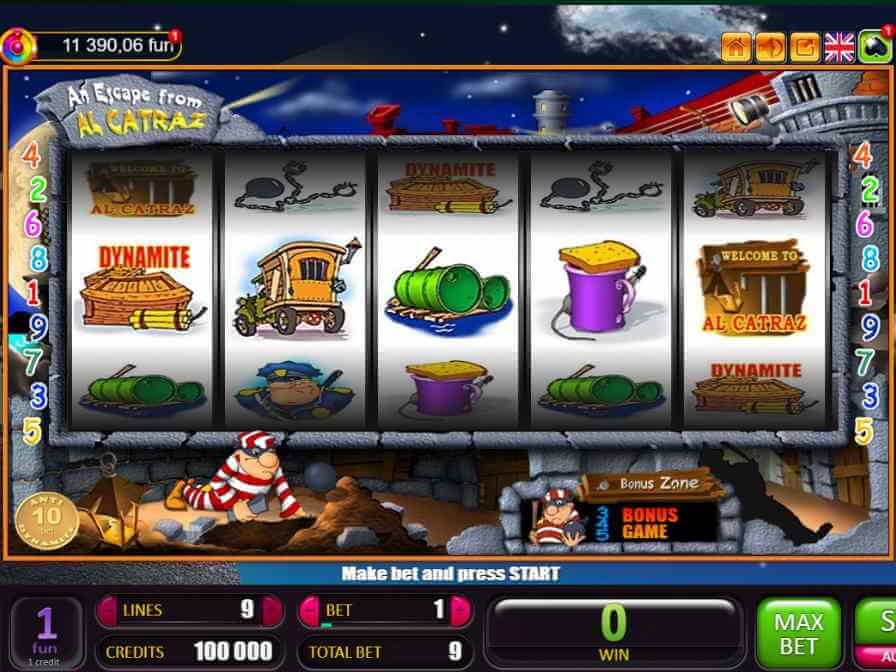Viewport: 896px width, 672px height.
Task: Decrease the number of lines
Action: point(107,610)
